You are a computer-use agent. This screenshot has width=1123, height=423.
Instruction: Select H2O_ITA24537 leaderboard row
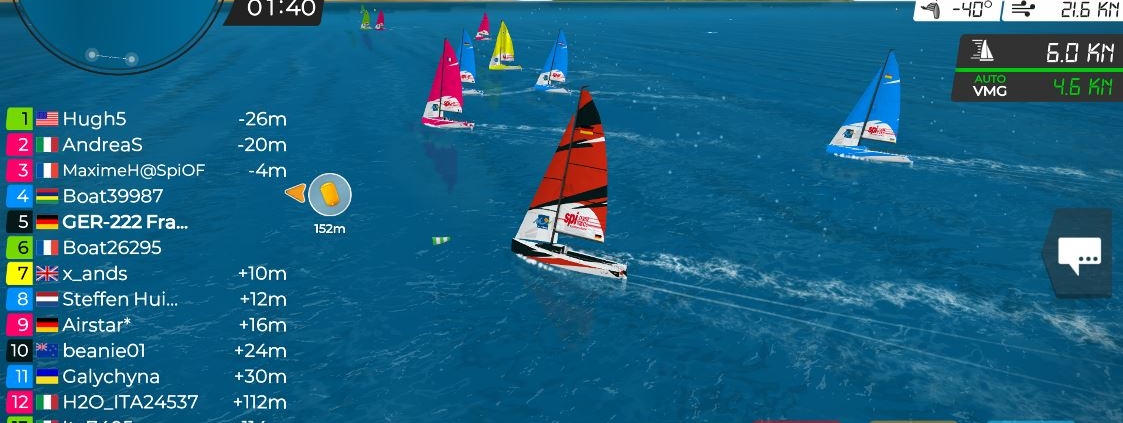point(146,402)
